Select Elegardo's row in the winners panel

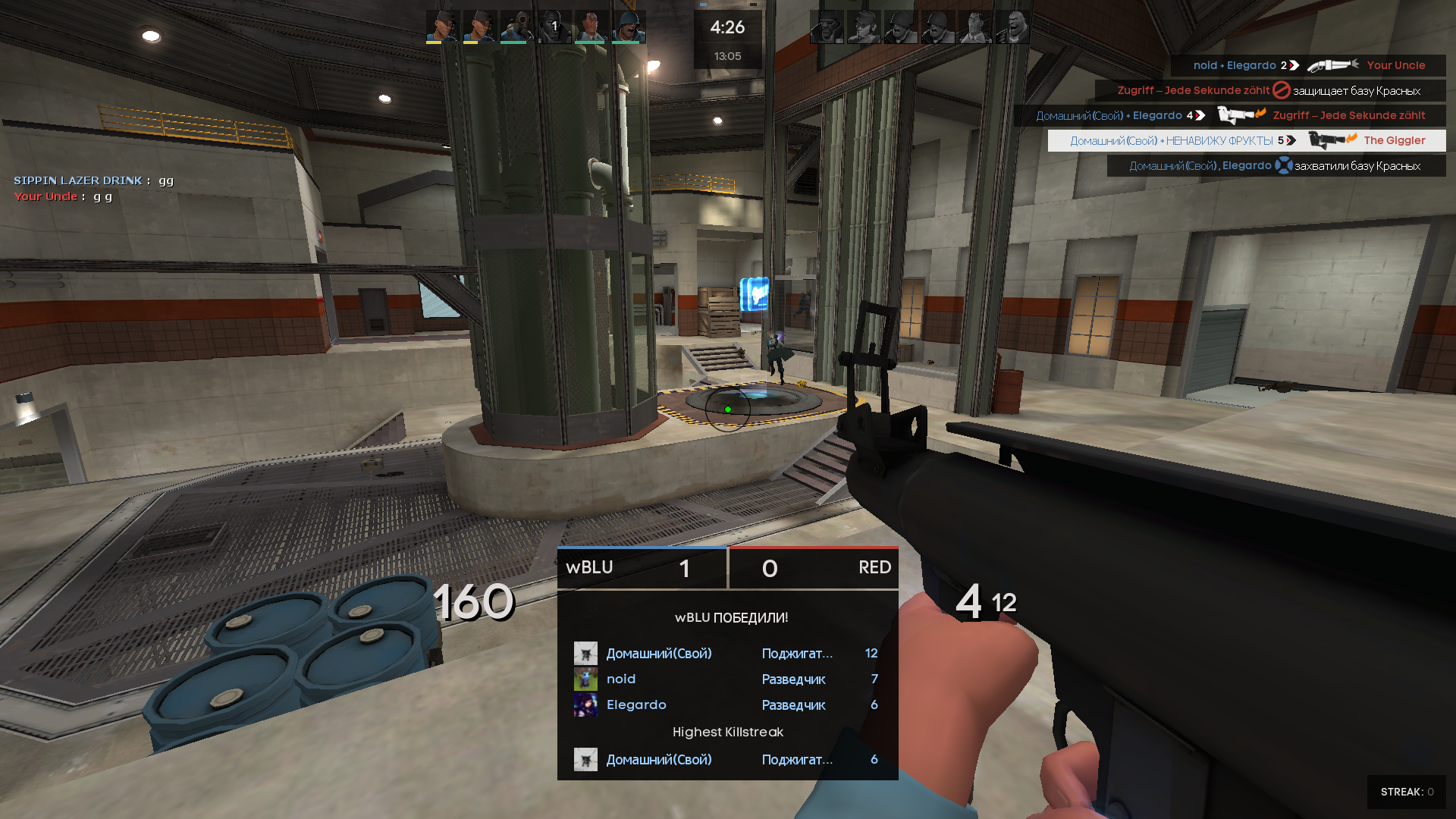[726, 705]
